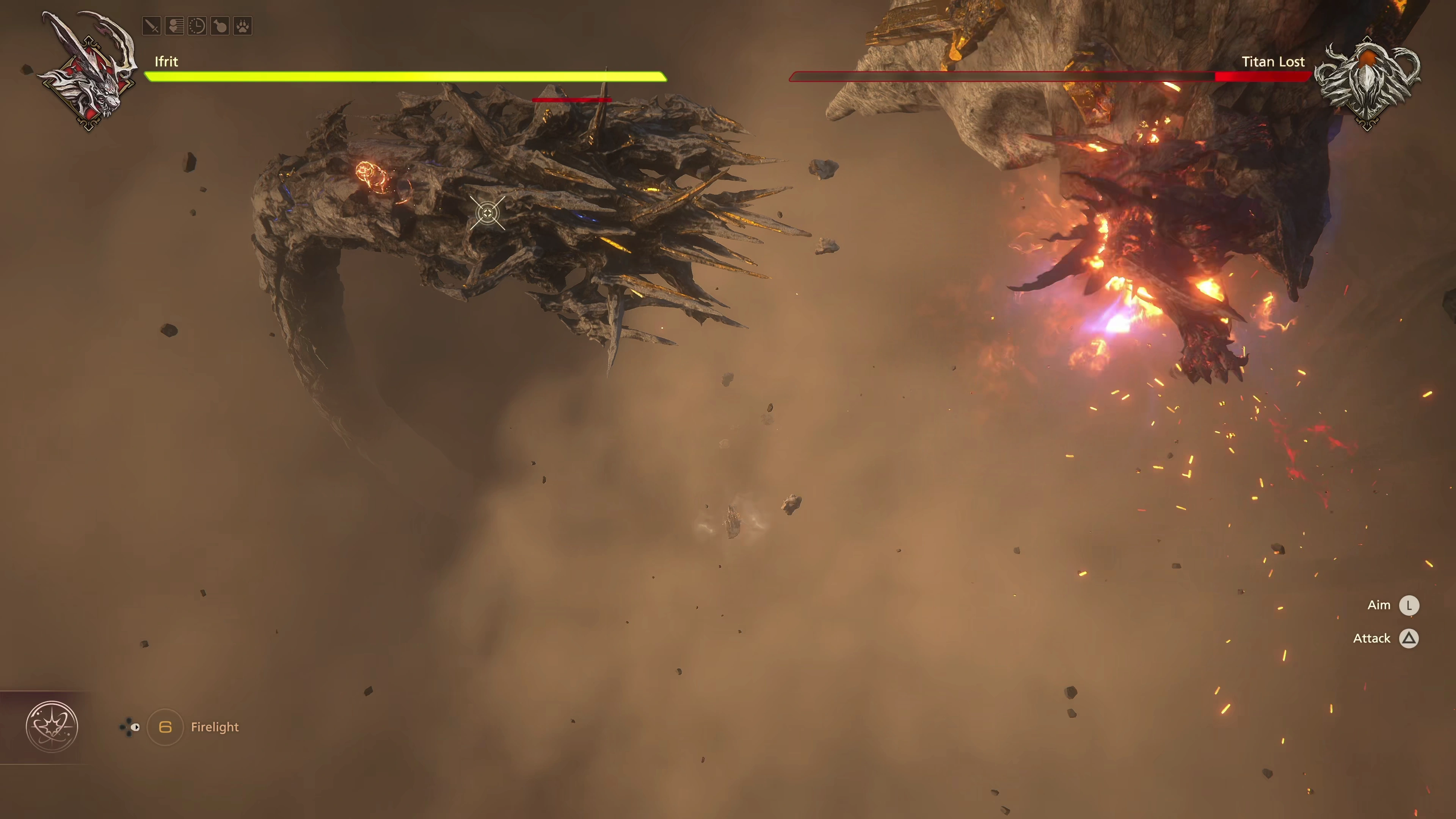The width and height of the screenshot is (1456, 819).
Task: Click the Titan Lost boss emblem
Action: 1367,84
